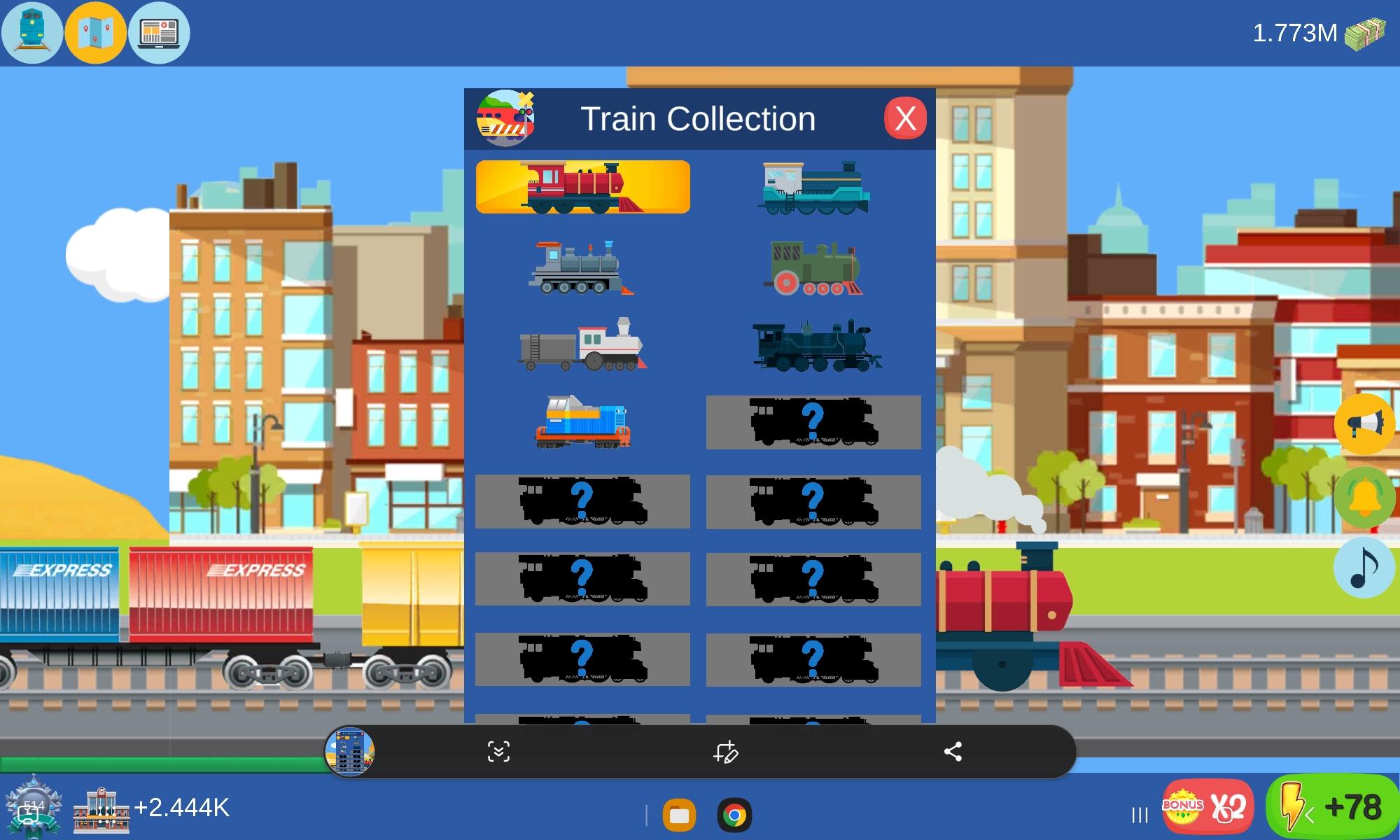Select the highlighted red locomotive
The height and width of the screenshot is (840, 1400).
(x=583, y=188)
